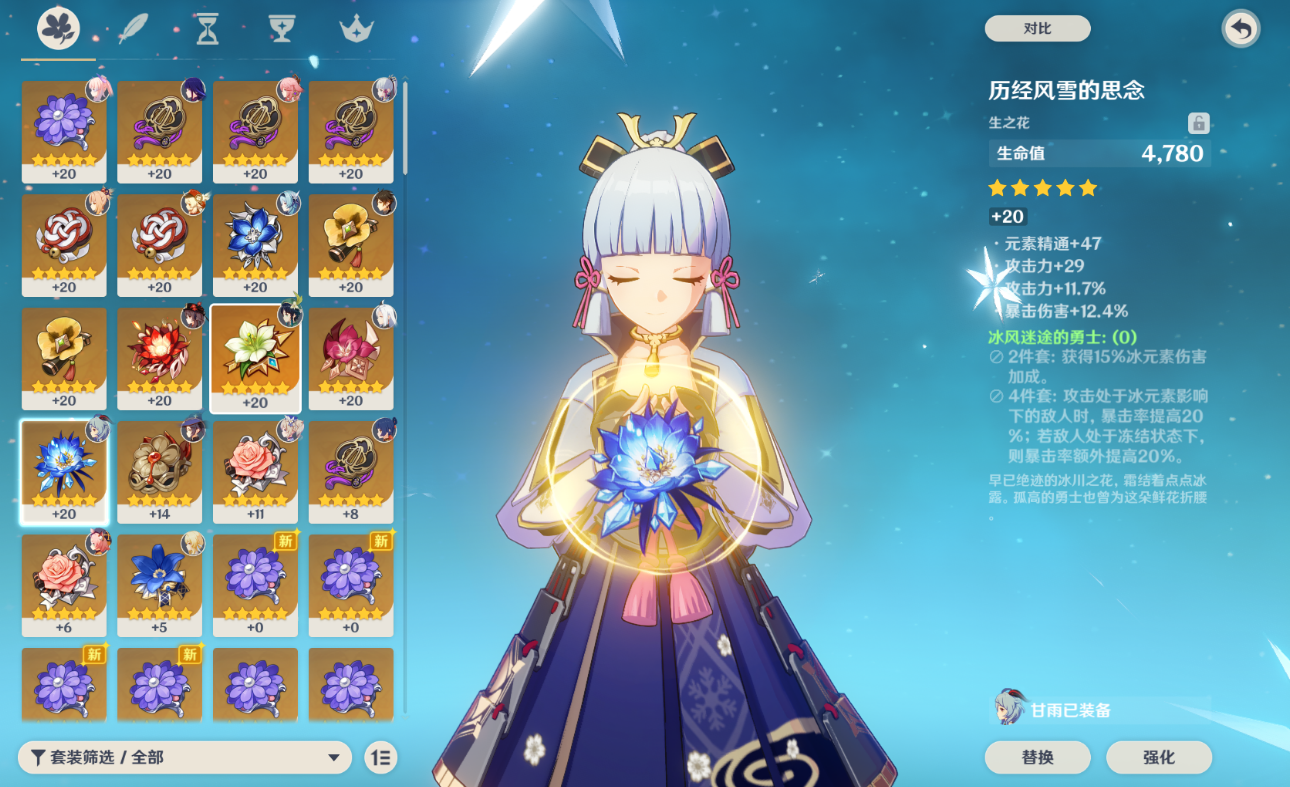Toggle the artifact lock icon
The width and height of the screenshot is (1290, 787).
(1198, 123)
